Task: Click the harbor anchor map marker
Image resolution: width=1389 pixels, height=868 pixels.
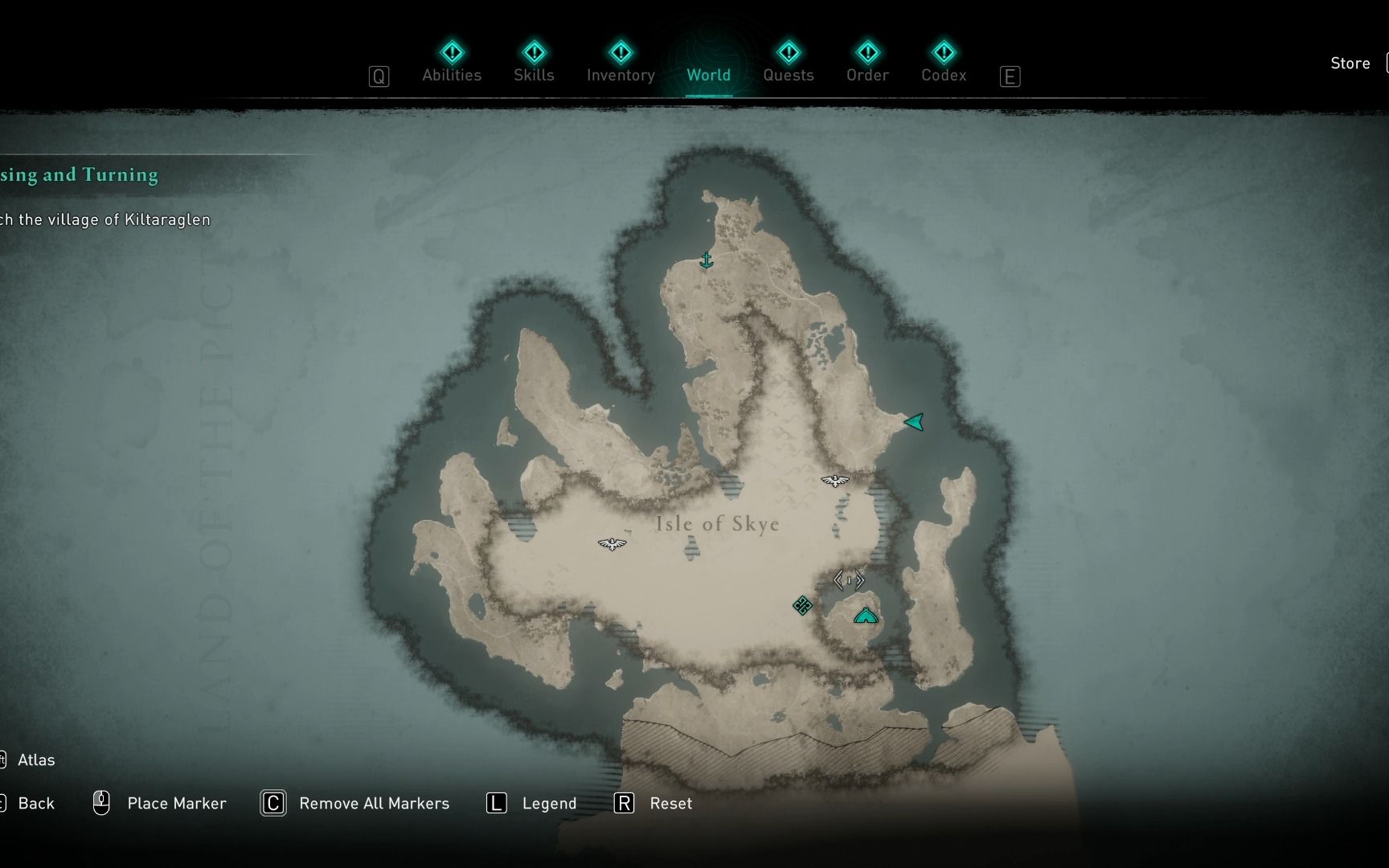Action: pyautogui.click(x=707, y=260)
